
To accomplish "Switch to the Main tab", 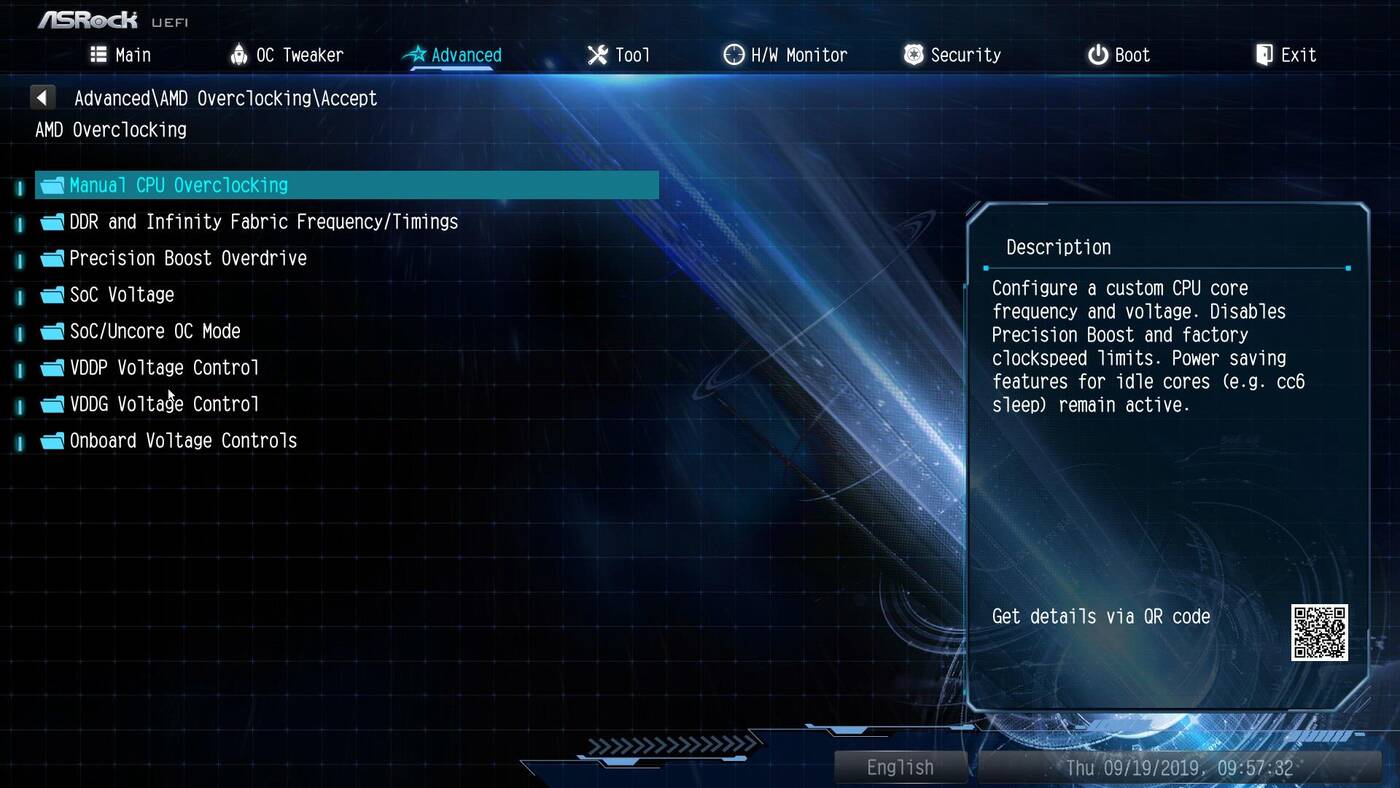I will (121, 55).
